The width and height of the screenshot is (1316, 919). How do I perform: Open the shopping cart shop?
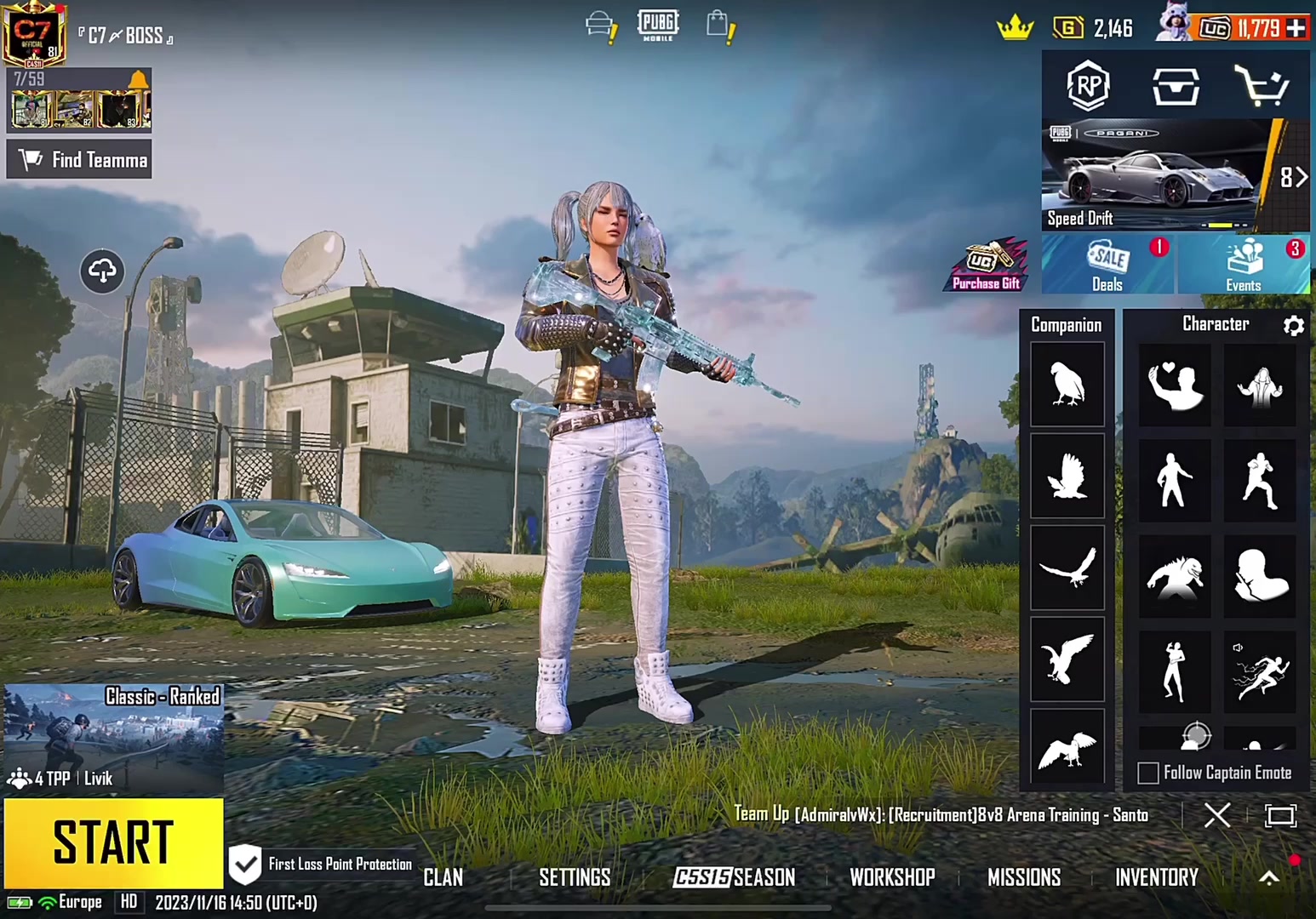[x=1261, y=86]
